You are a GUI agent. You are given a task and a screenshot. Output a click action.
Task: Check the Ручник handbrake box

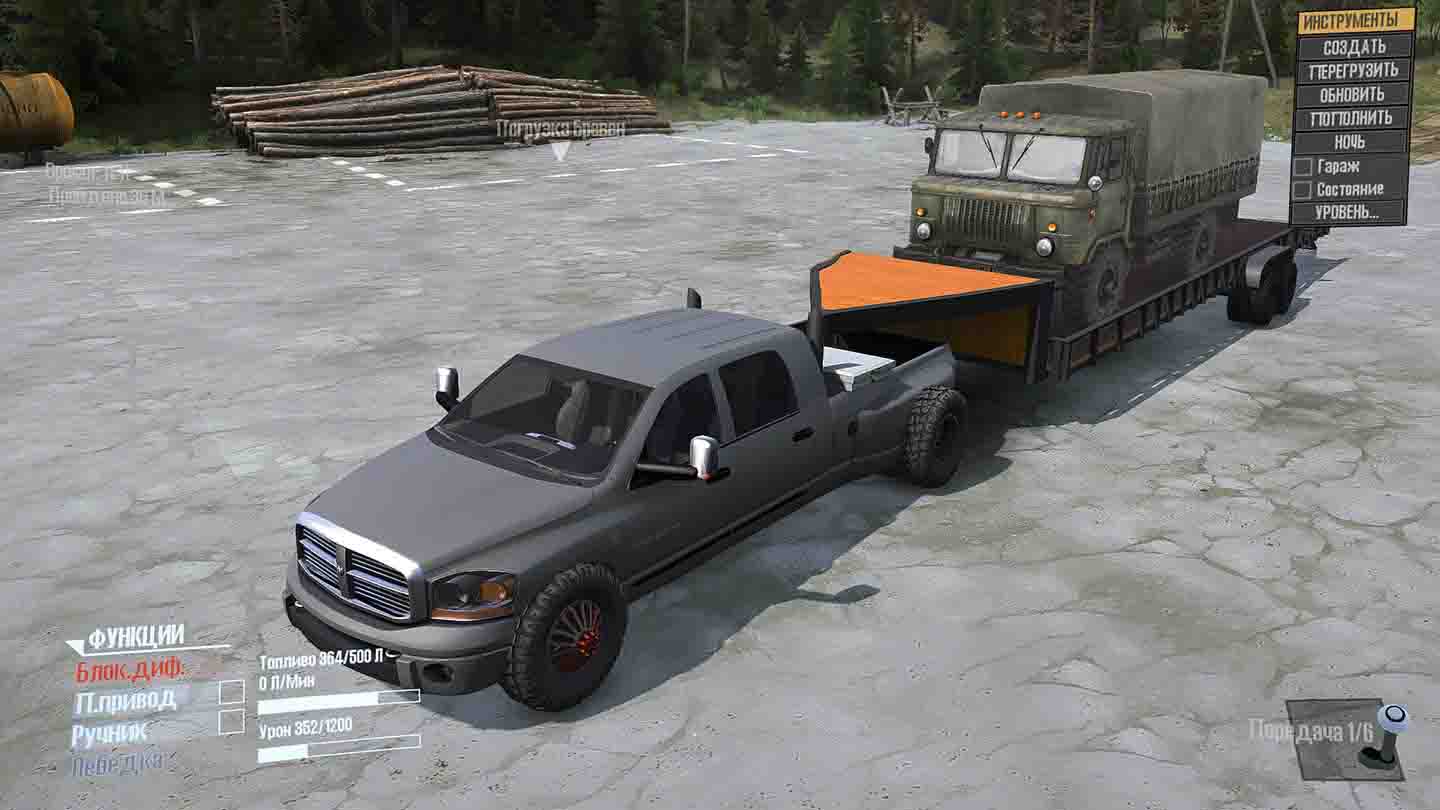(230, 722)
